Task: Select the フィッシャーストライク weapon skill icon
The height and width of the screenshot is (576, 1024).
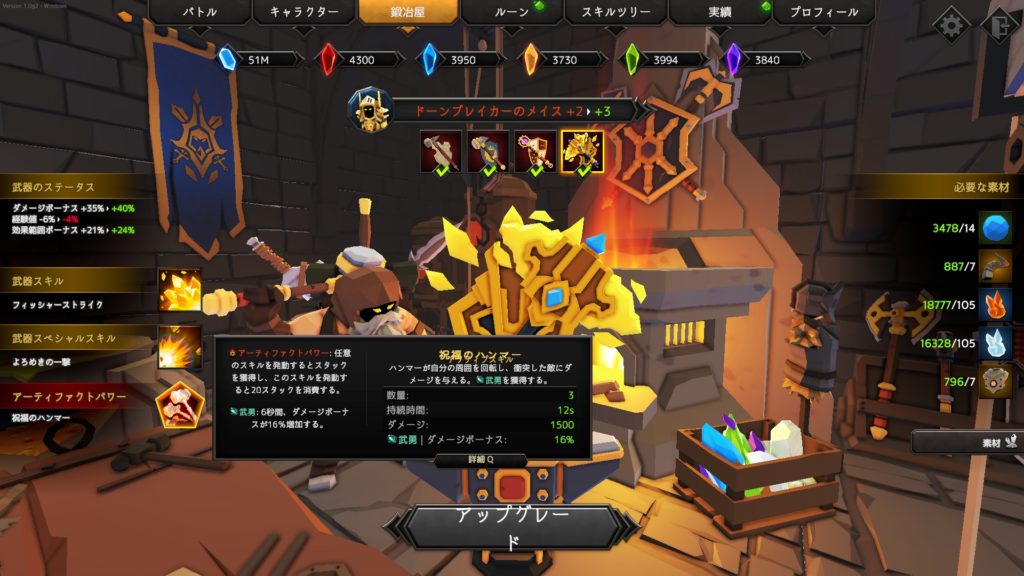Action: 180,291
